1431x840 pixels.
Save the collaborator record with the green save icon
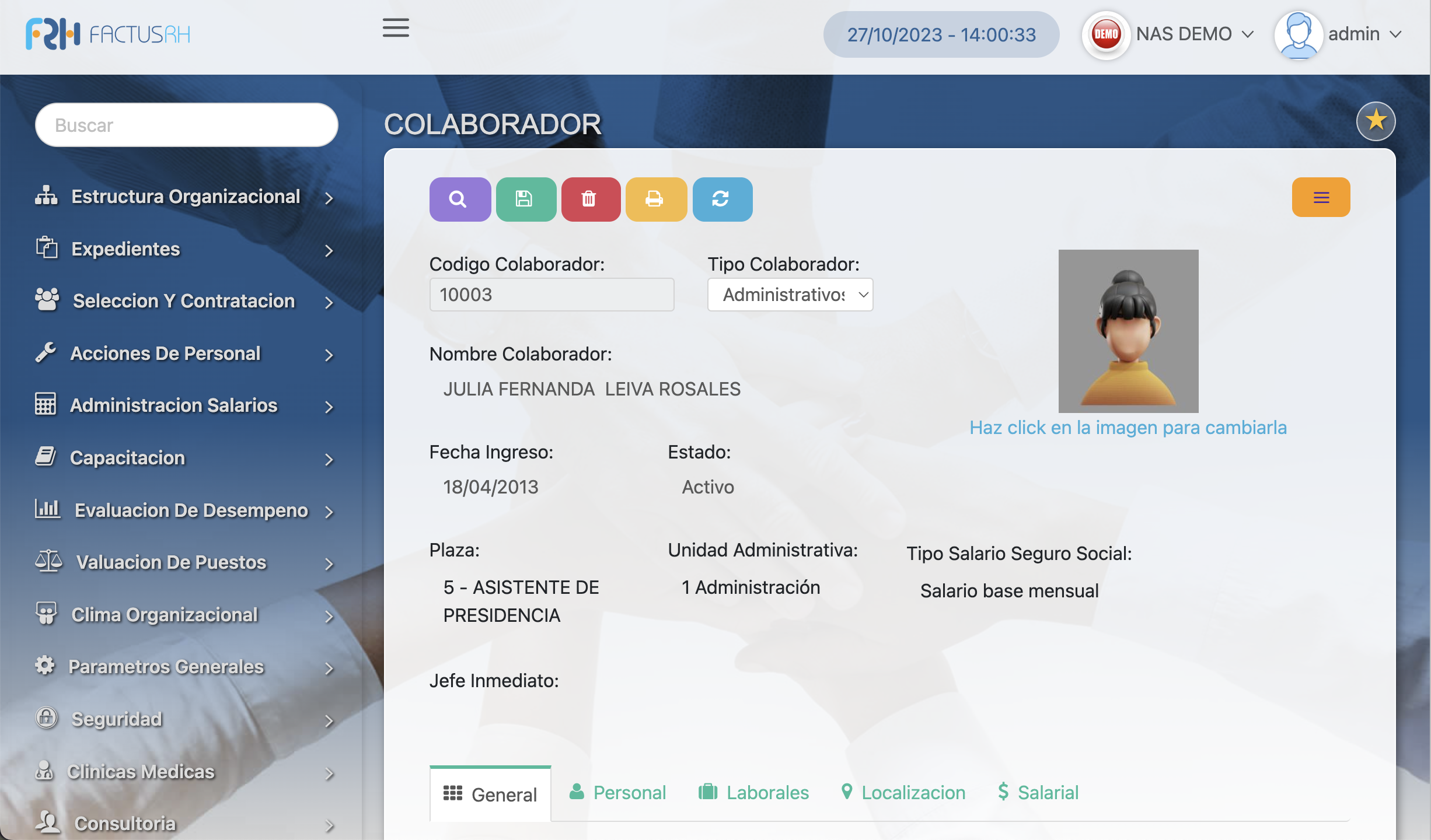525,199
